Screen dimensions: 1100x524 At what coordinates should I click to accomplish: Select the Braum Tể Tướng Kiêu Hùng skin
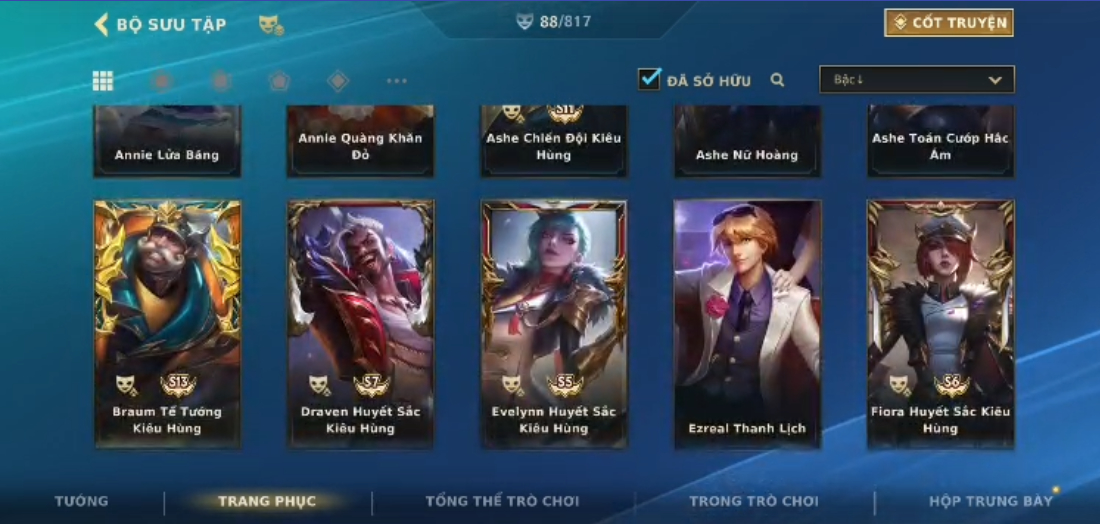167,322
